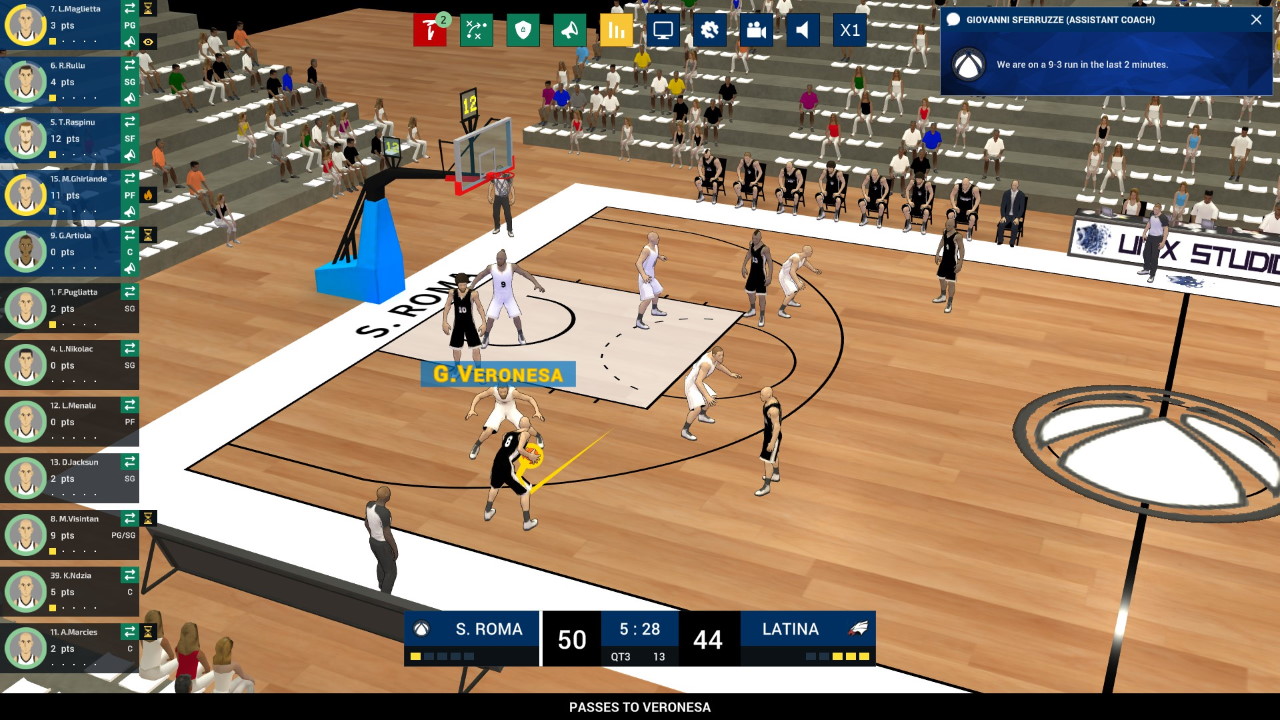Swap out G.Artiola using the arrows icon

point(130,236)
